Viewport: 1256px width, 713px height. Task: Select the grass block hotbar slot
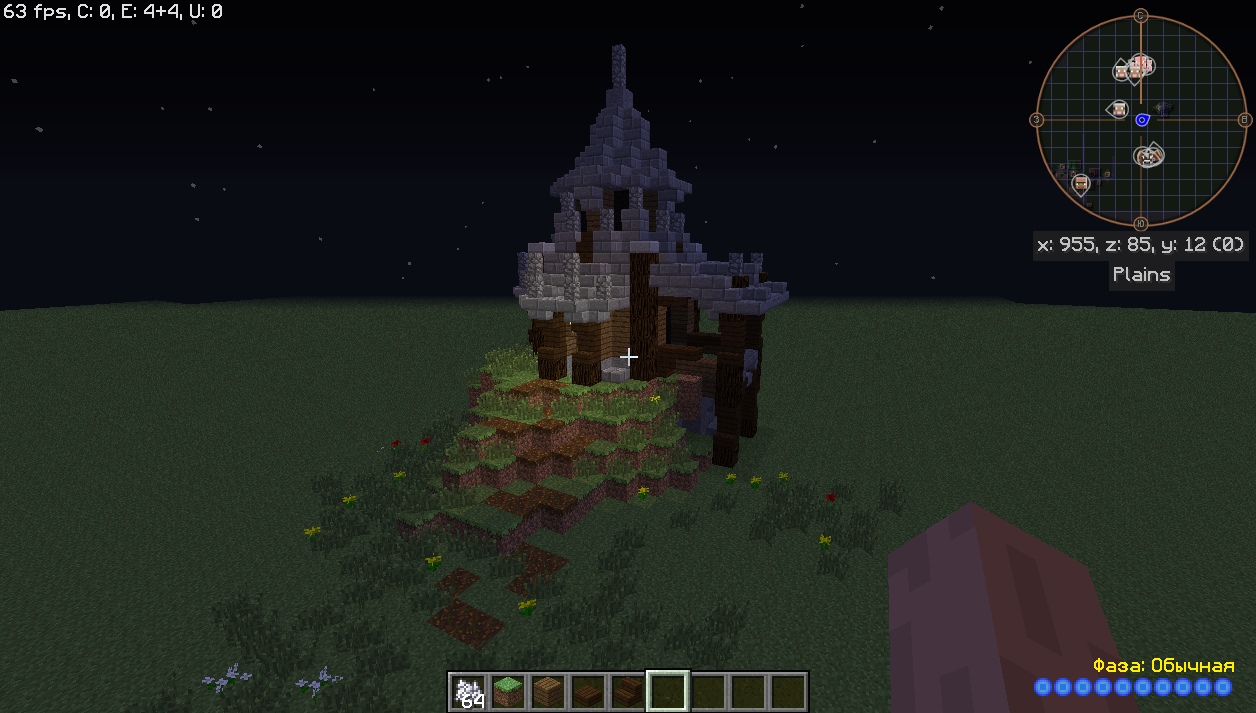pyautogui.click(x=507, y=691)
